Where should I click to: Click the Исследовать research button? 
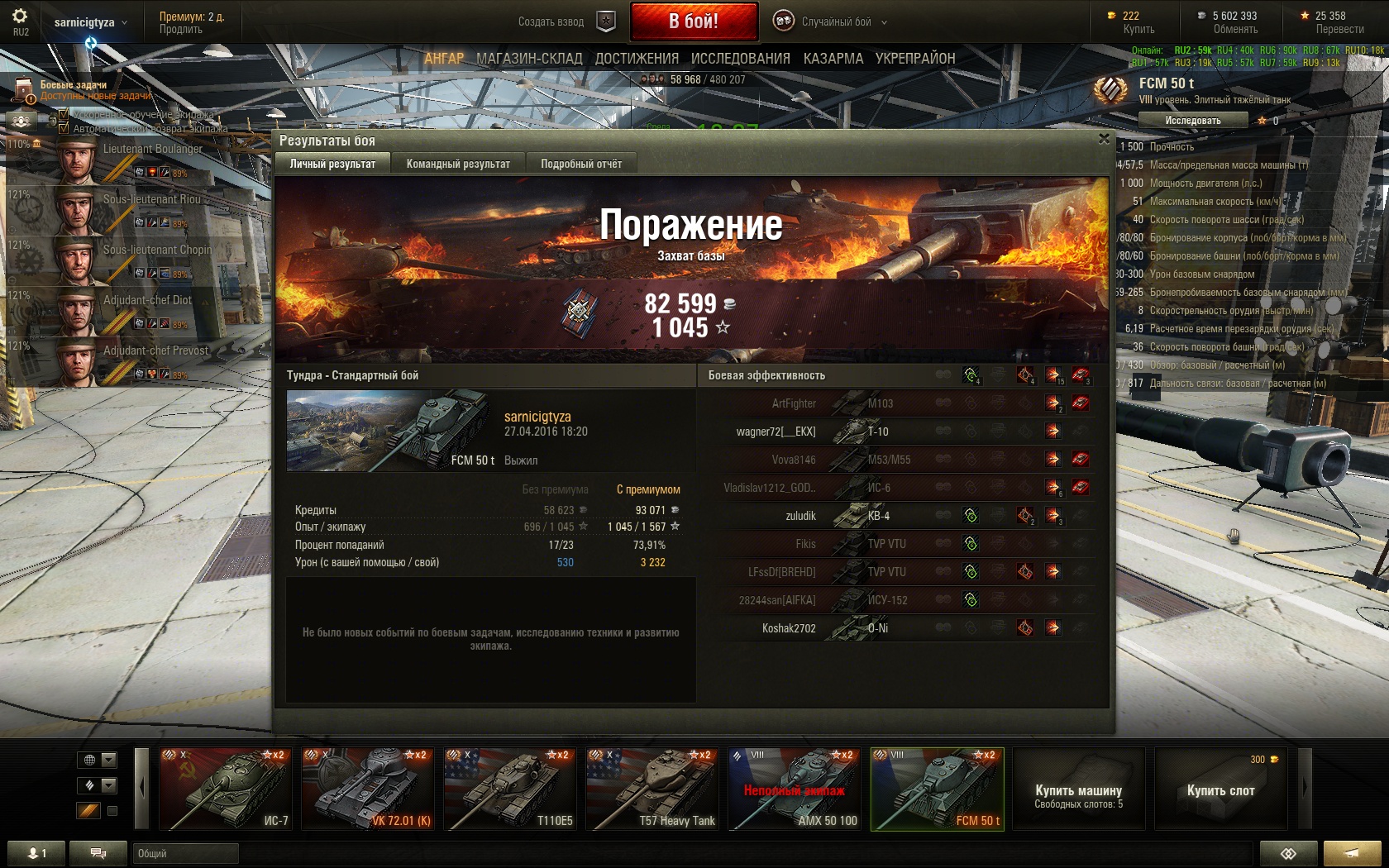point(1192,121)
